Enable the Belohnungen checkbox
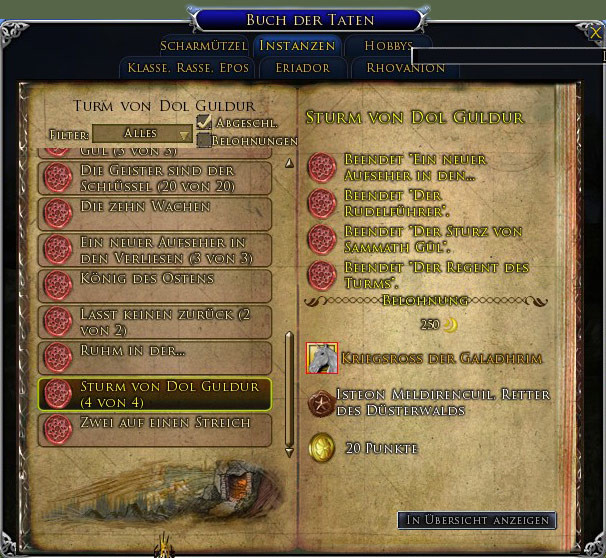The width and height of the screenshot is (606, 558). tap(204, 140)
